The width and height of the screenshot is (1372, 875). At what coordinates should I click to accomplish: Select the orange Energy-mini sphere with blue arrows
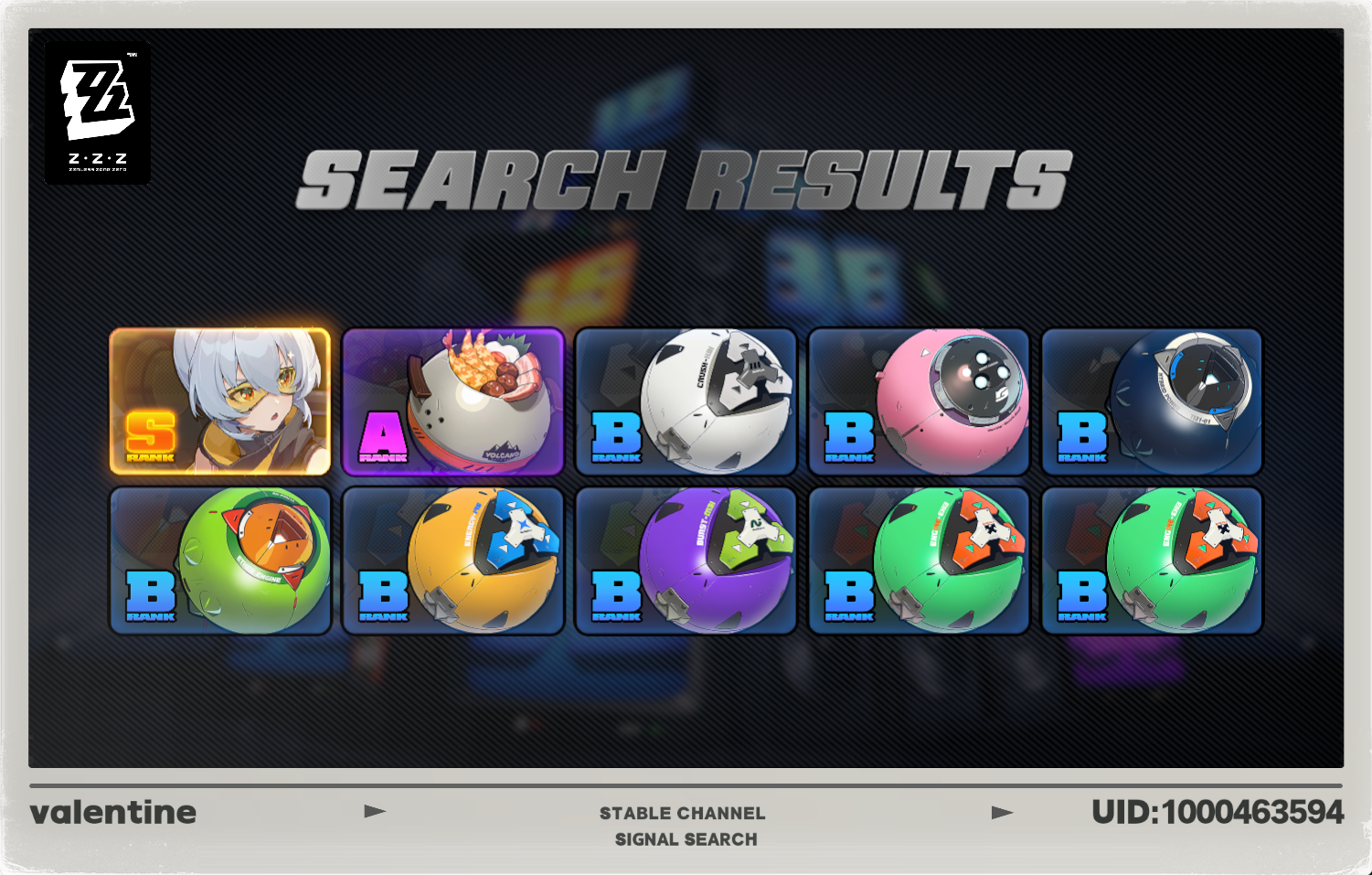click(x=452, y=560)
